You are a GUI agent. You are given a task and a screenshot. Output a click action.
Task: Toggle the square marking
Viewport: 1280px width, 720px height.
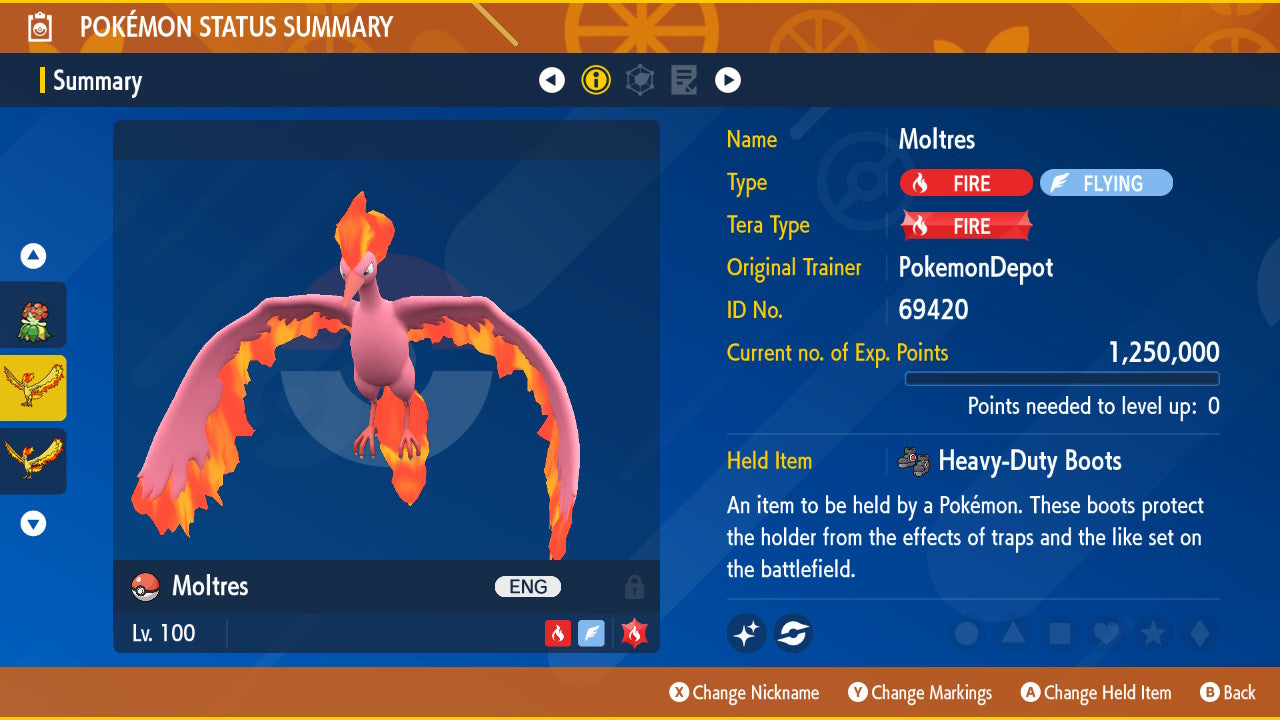pos(1059,633)
